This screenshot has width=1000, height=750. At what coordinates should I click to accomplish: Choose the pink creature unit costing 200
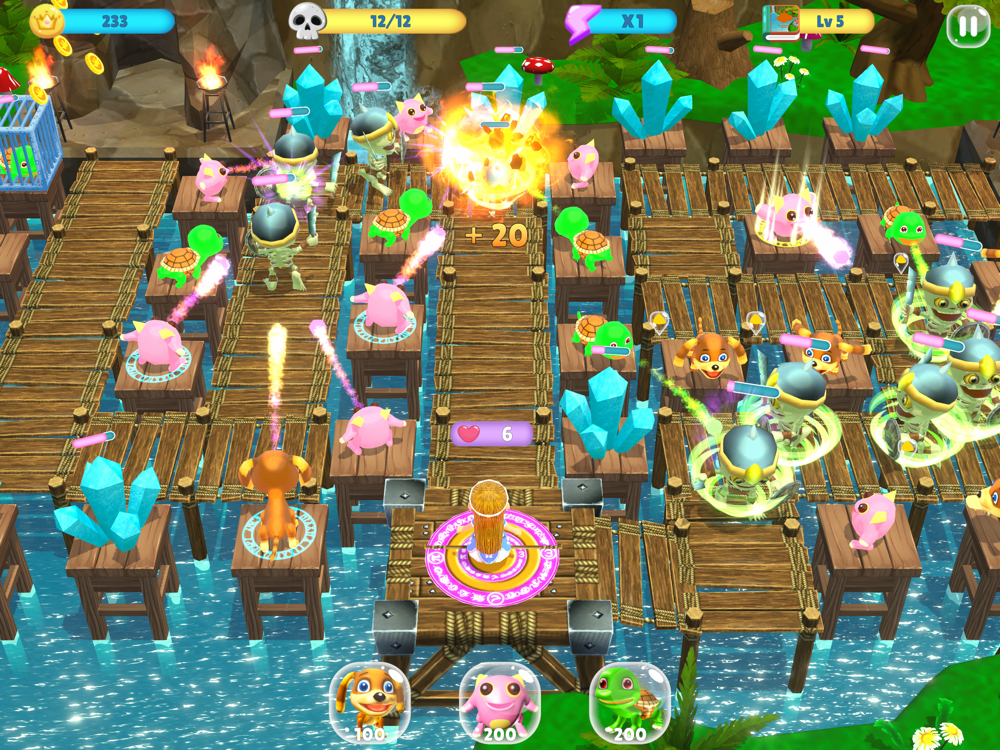499,702
